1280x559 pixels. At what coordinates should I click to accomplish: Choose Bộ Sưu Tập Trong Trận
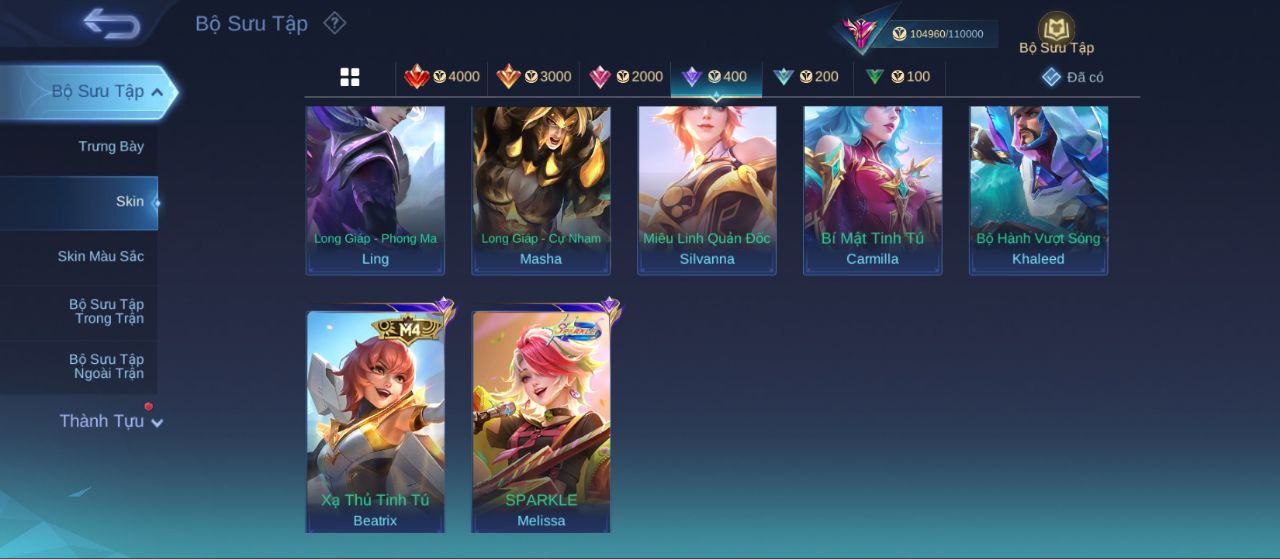(106, 312)
